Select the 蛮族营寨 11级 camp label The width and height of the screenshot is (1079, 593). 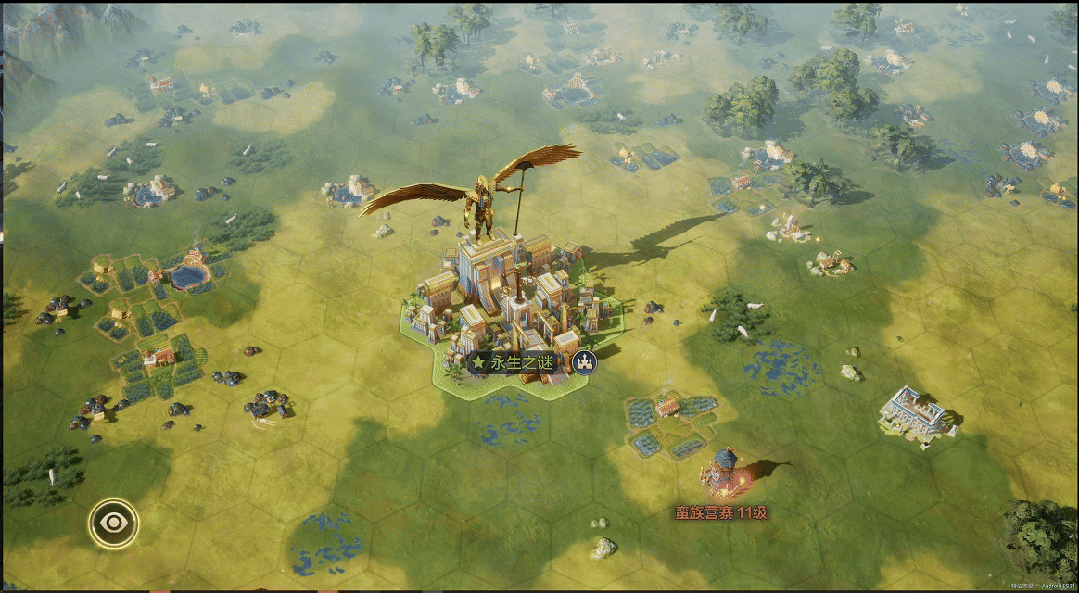click(x=719, y=513)
